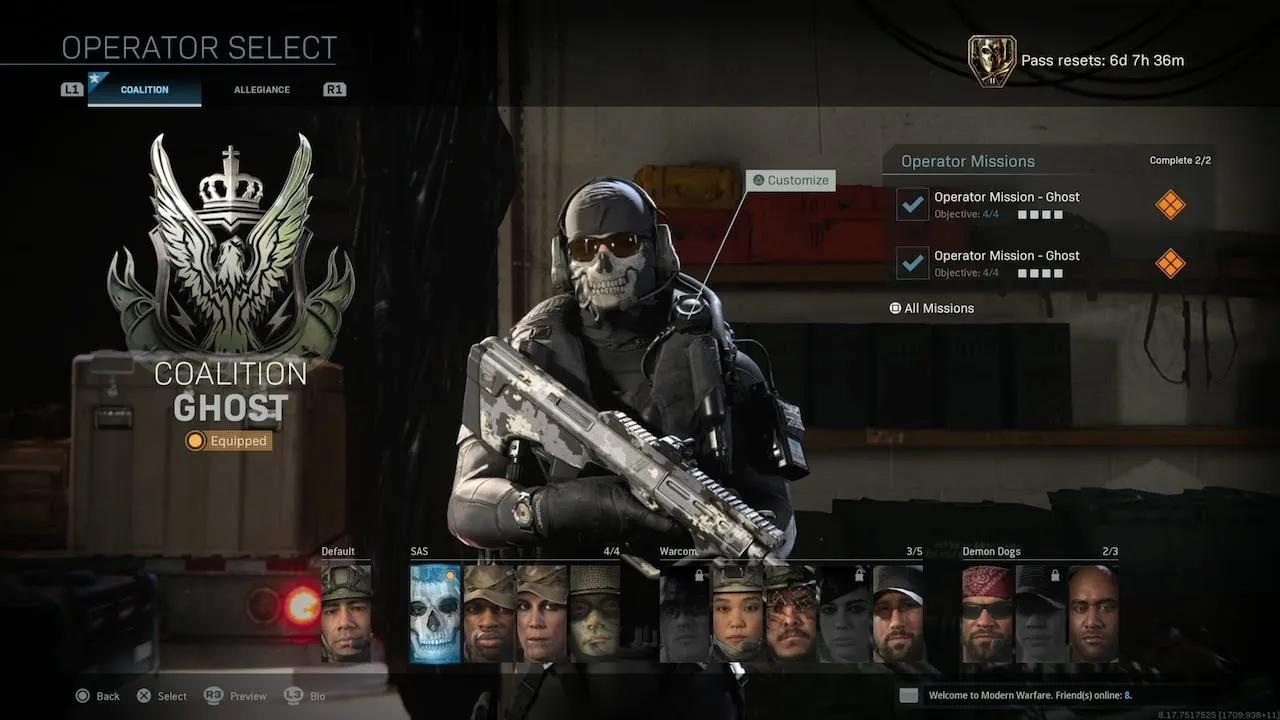Viewport: 1280px width, 720px height.
Task: Check the first Operator Mission - Ghost checkbox
Action: click(x=911, y=205)
